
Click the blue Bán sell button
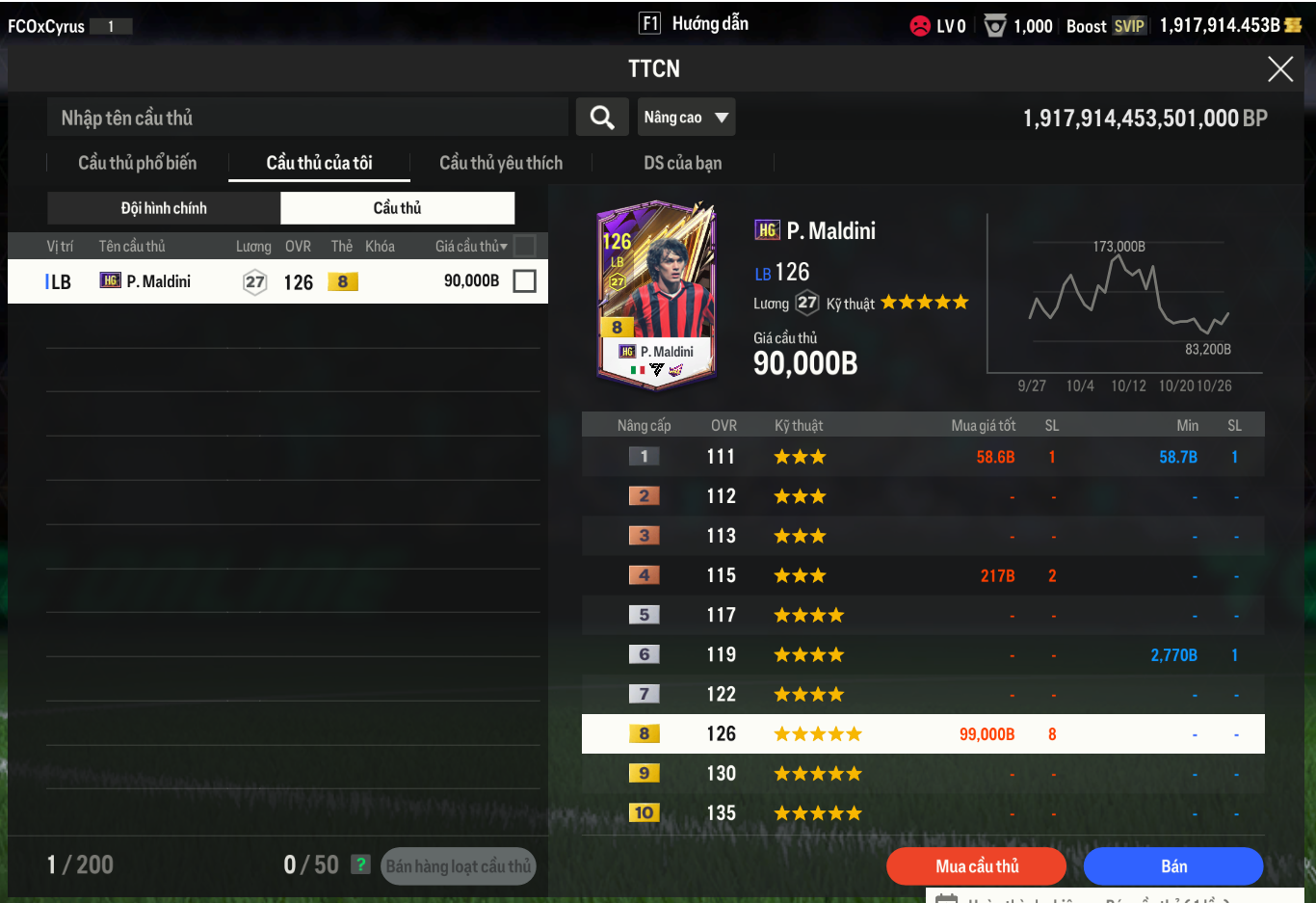click(1172, 866)
